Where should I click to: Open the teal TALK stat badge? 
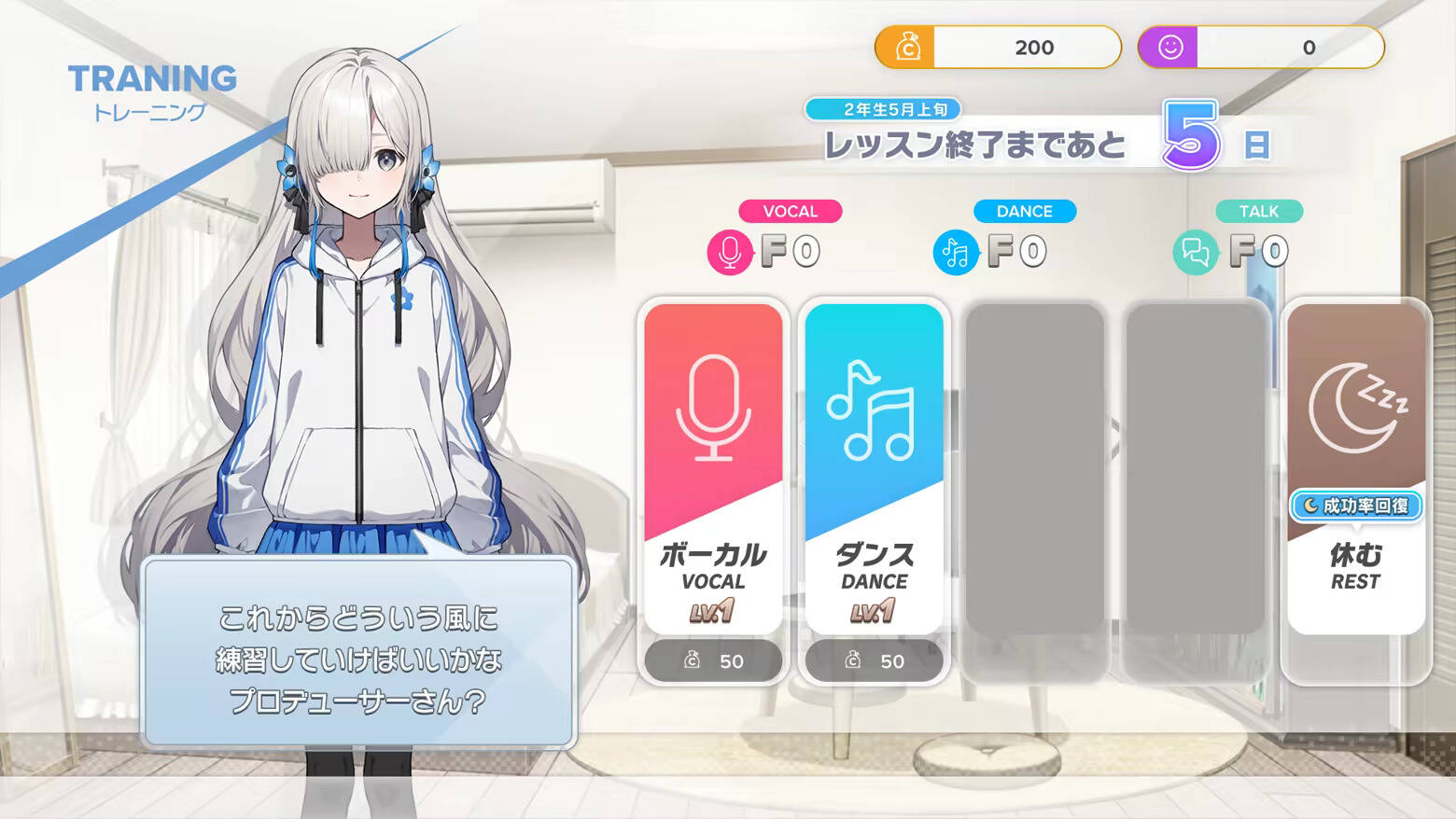click(x=1257, y=211)
